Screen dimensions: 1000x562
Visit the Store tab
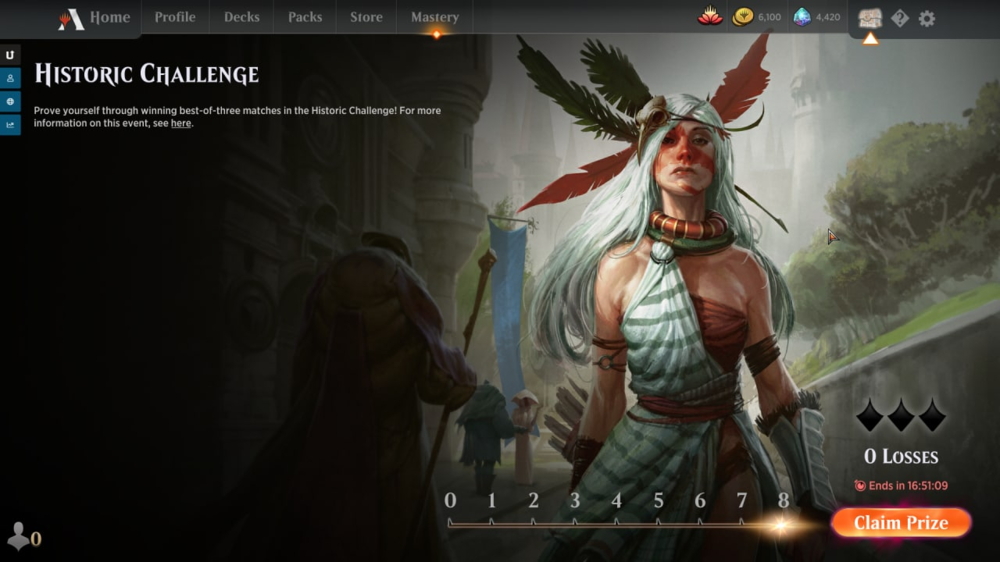[366, 17]
